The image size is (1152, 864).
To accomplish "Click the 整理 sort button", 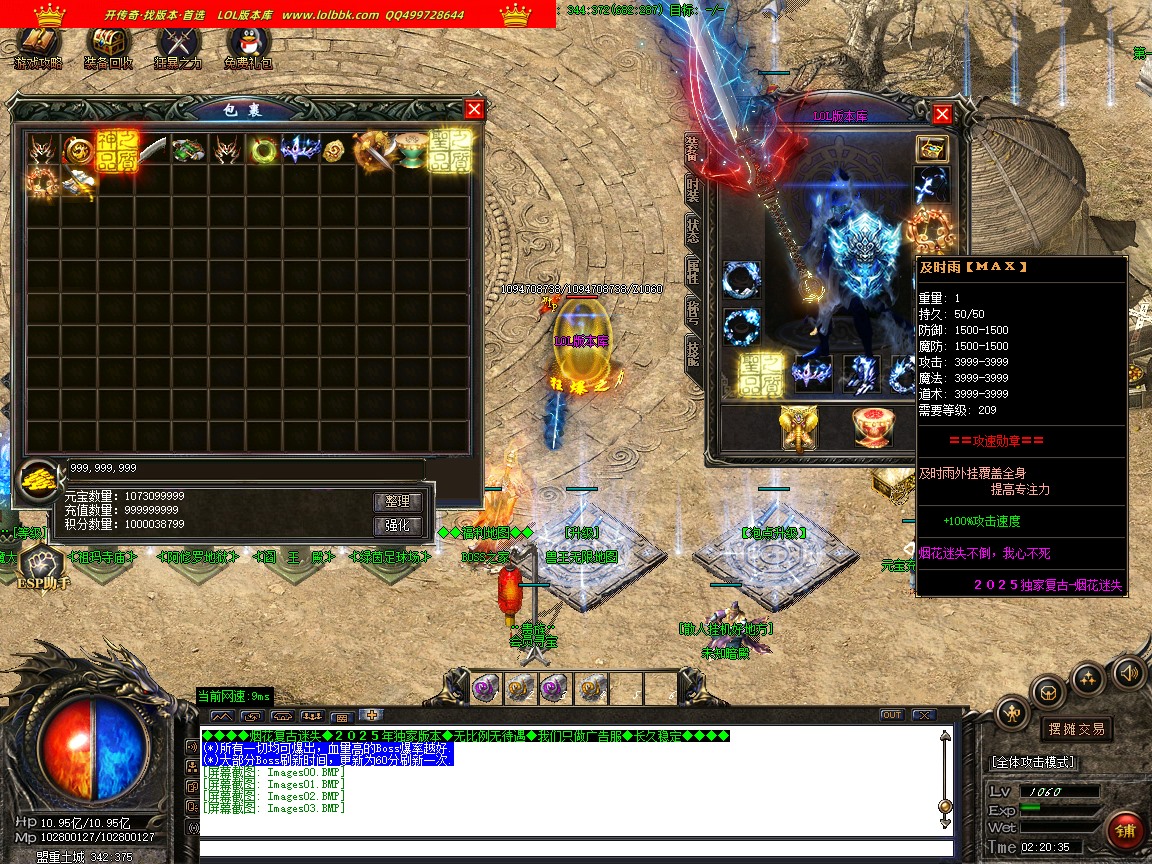I will (x=398, y=502).
